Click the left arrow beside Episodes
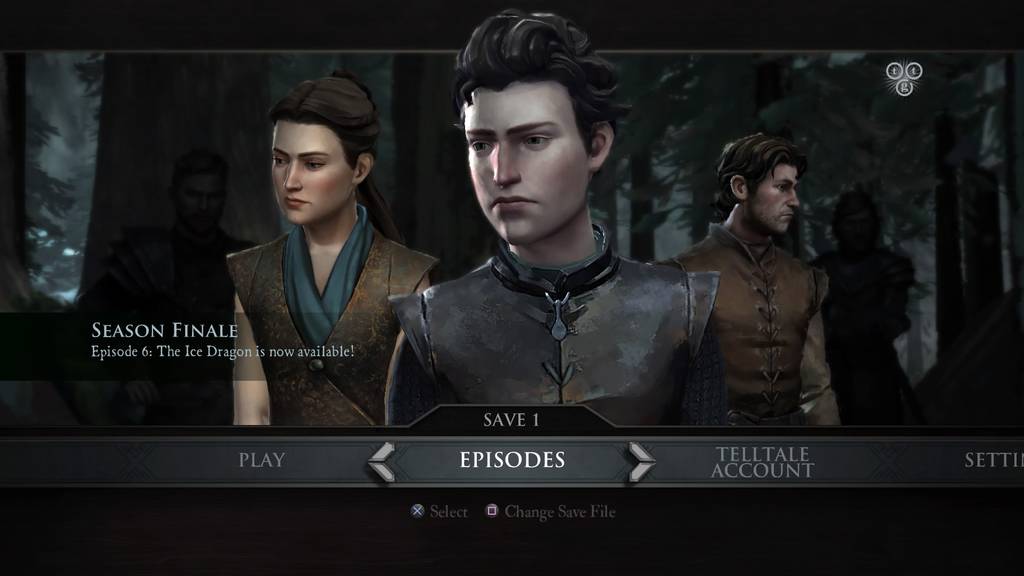The width and height of the screenshot is (1024, 576). point(381,461)
